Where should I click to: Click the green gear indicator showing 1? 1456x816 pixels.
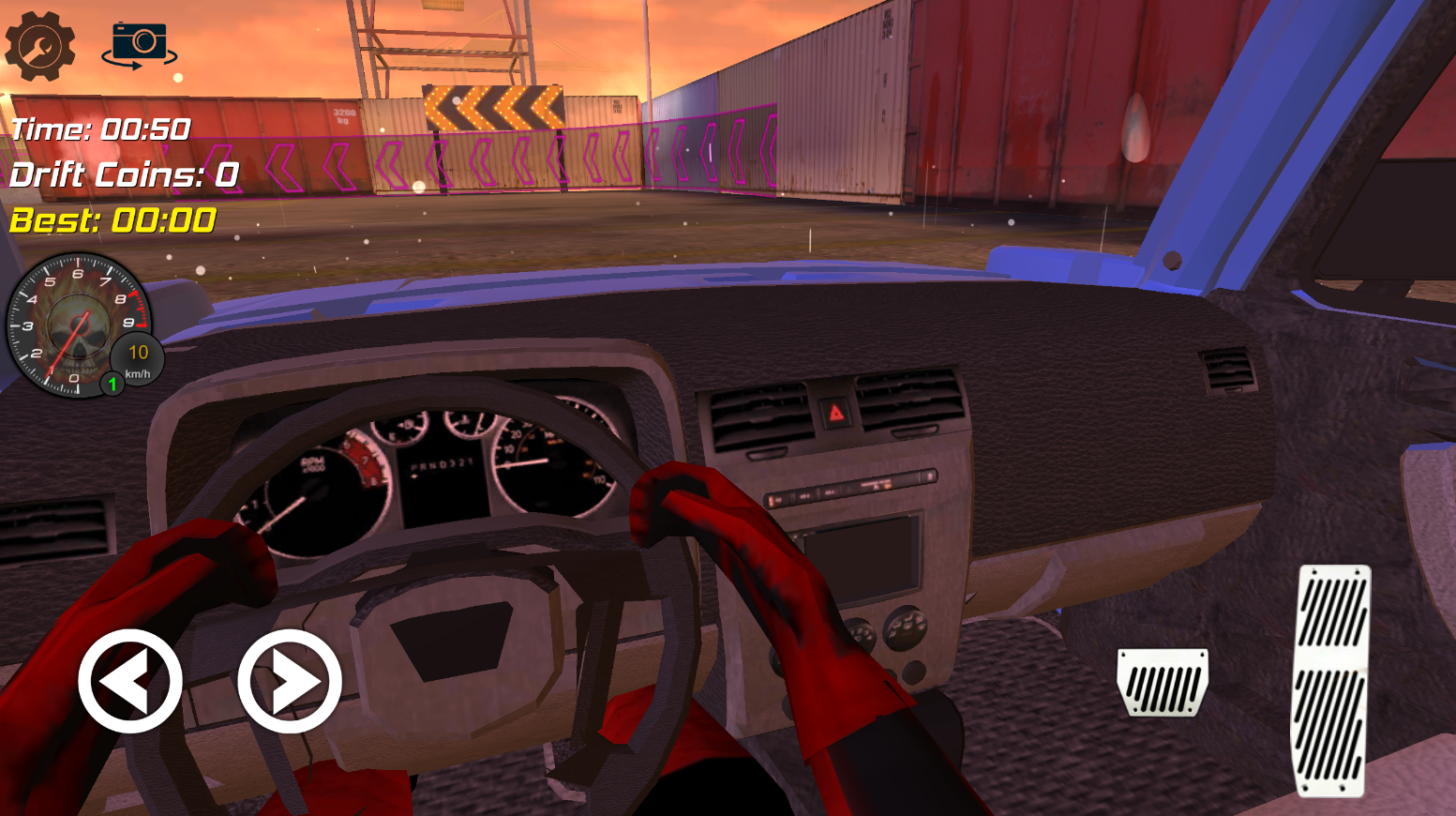tap(113, 384)
